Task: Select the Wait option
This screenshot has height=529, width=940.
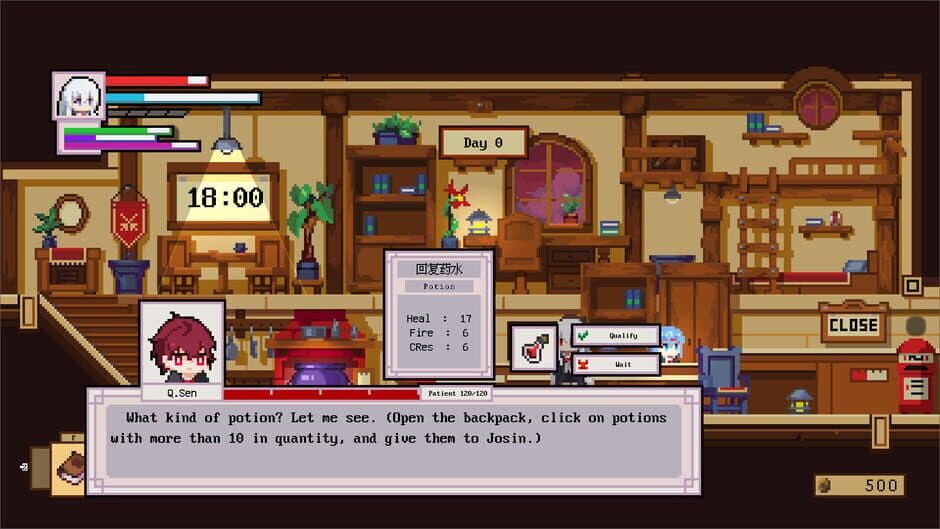Action: [615, 364]
